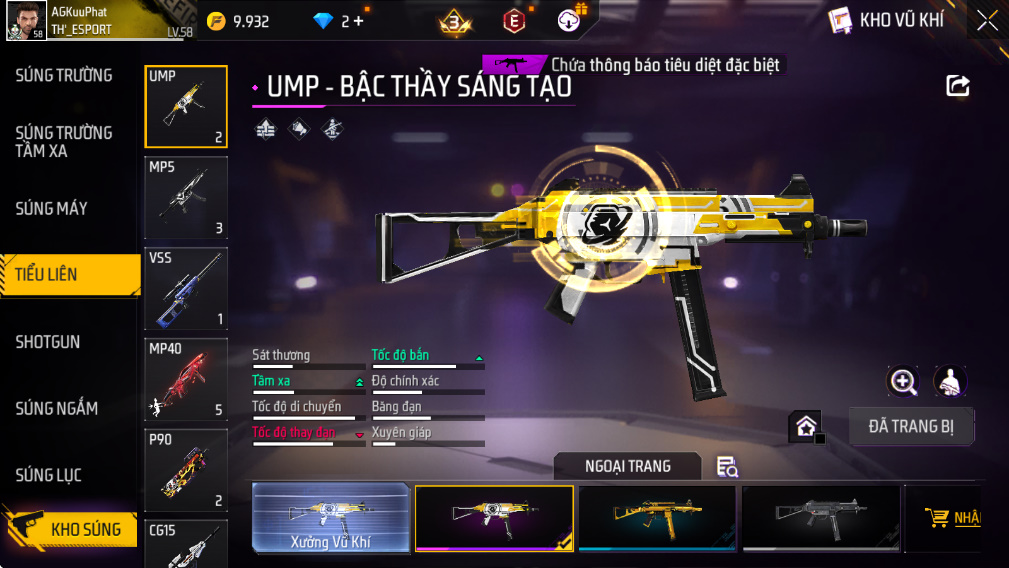This screenshot has width=1009, height=568.
Task: Close the weapon armory screen
Action: click(x=987, y=20)
